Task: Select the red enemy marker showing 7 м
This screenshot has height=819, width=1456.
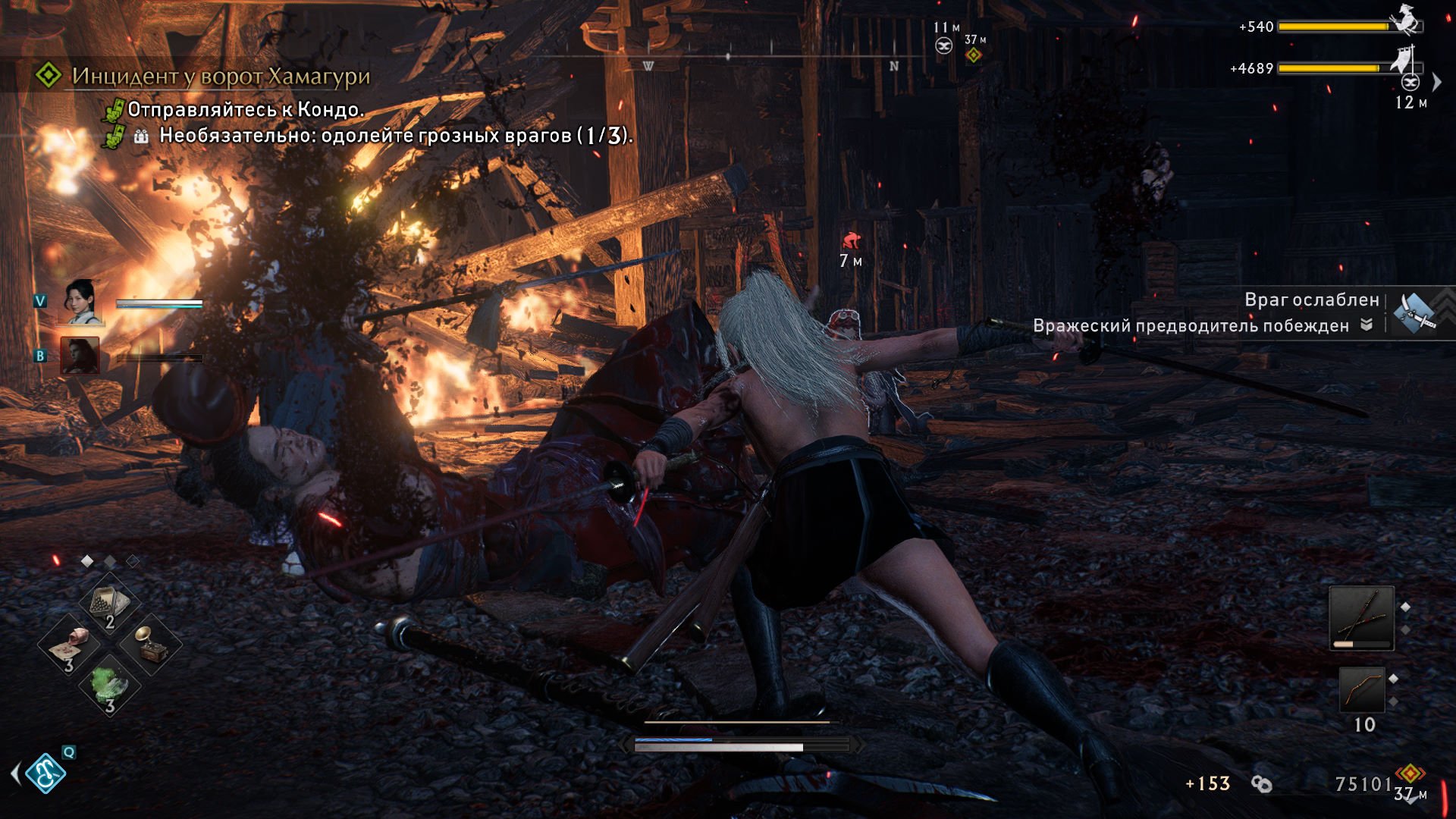Action: pyautogui.click(x=851, y=242)
